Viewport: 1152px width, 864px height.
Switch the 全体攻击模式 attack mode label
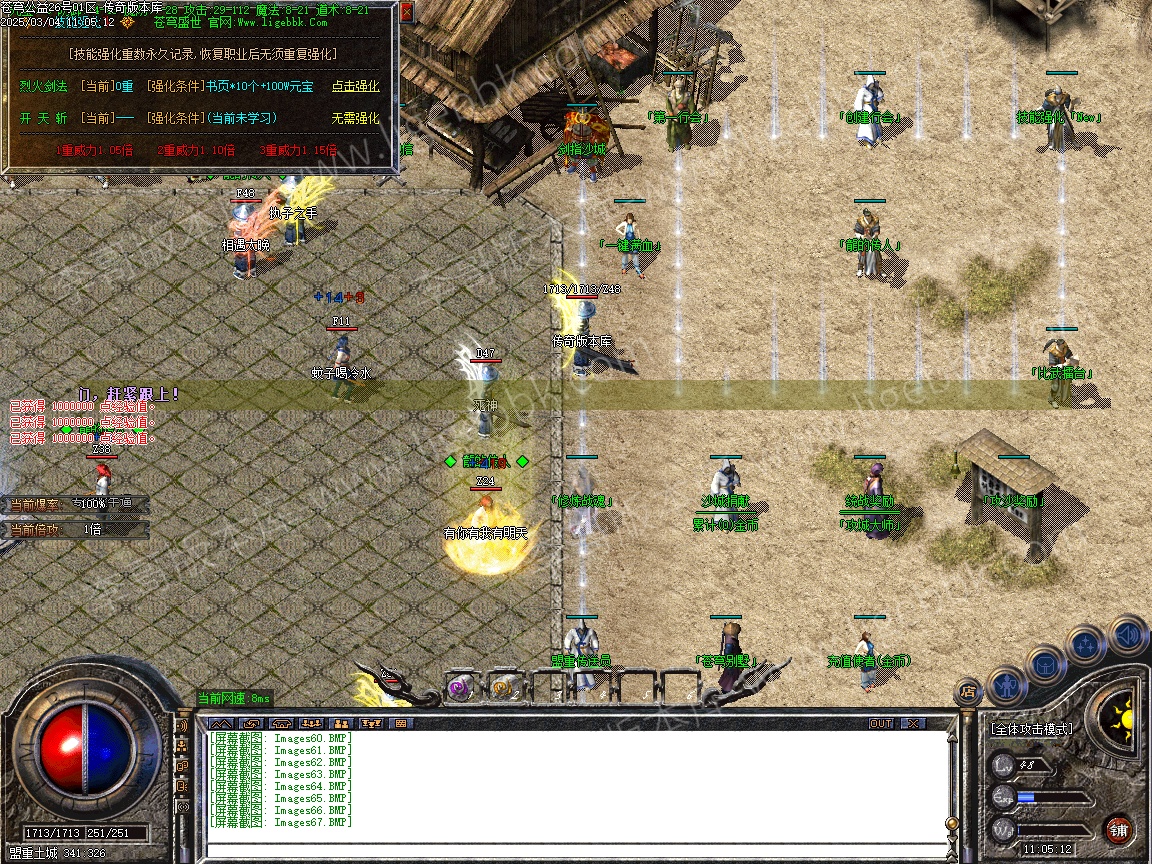(1031, 729)
